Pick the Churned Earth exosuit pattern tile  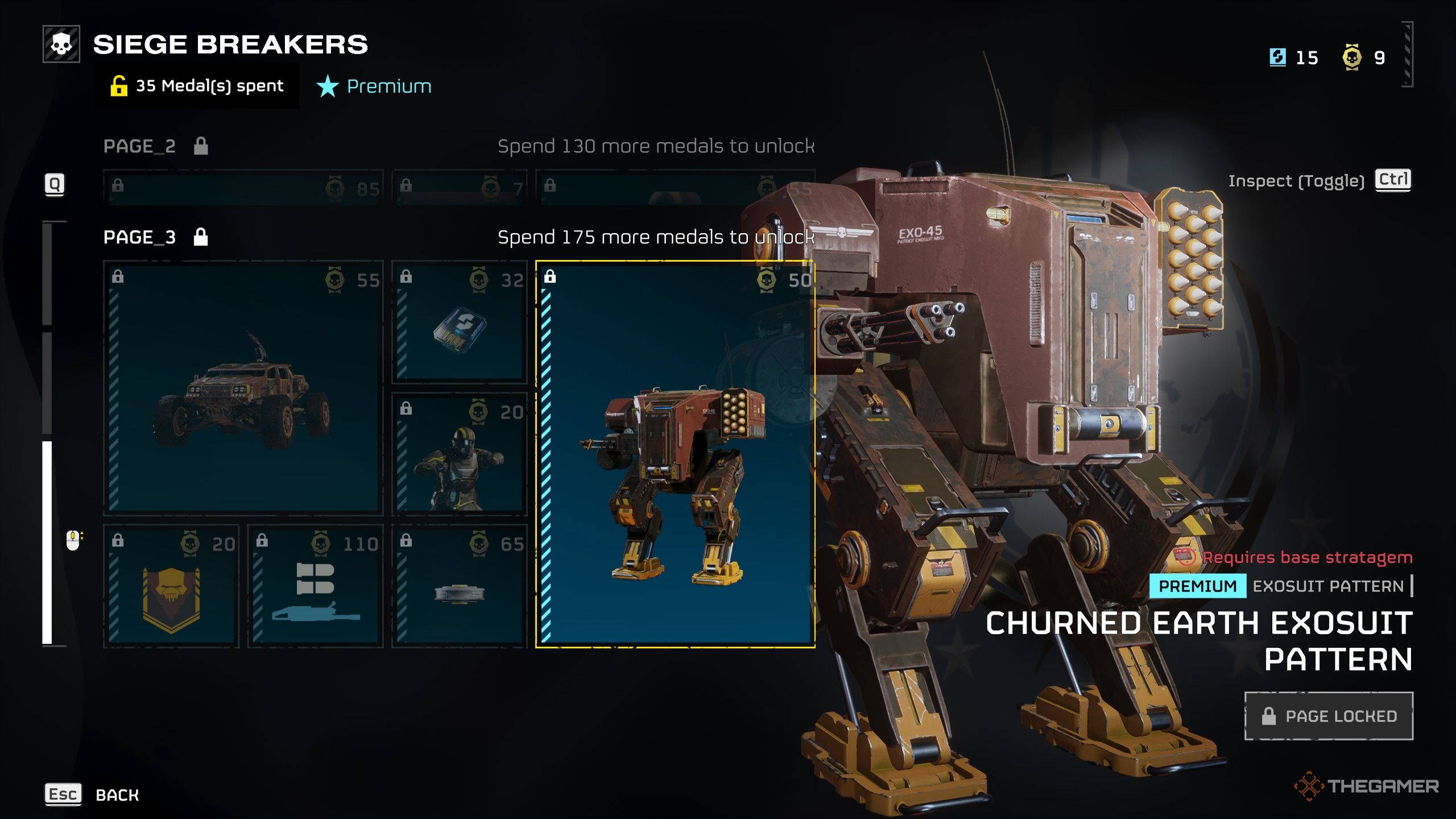click(675, 454)
